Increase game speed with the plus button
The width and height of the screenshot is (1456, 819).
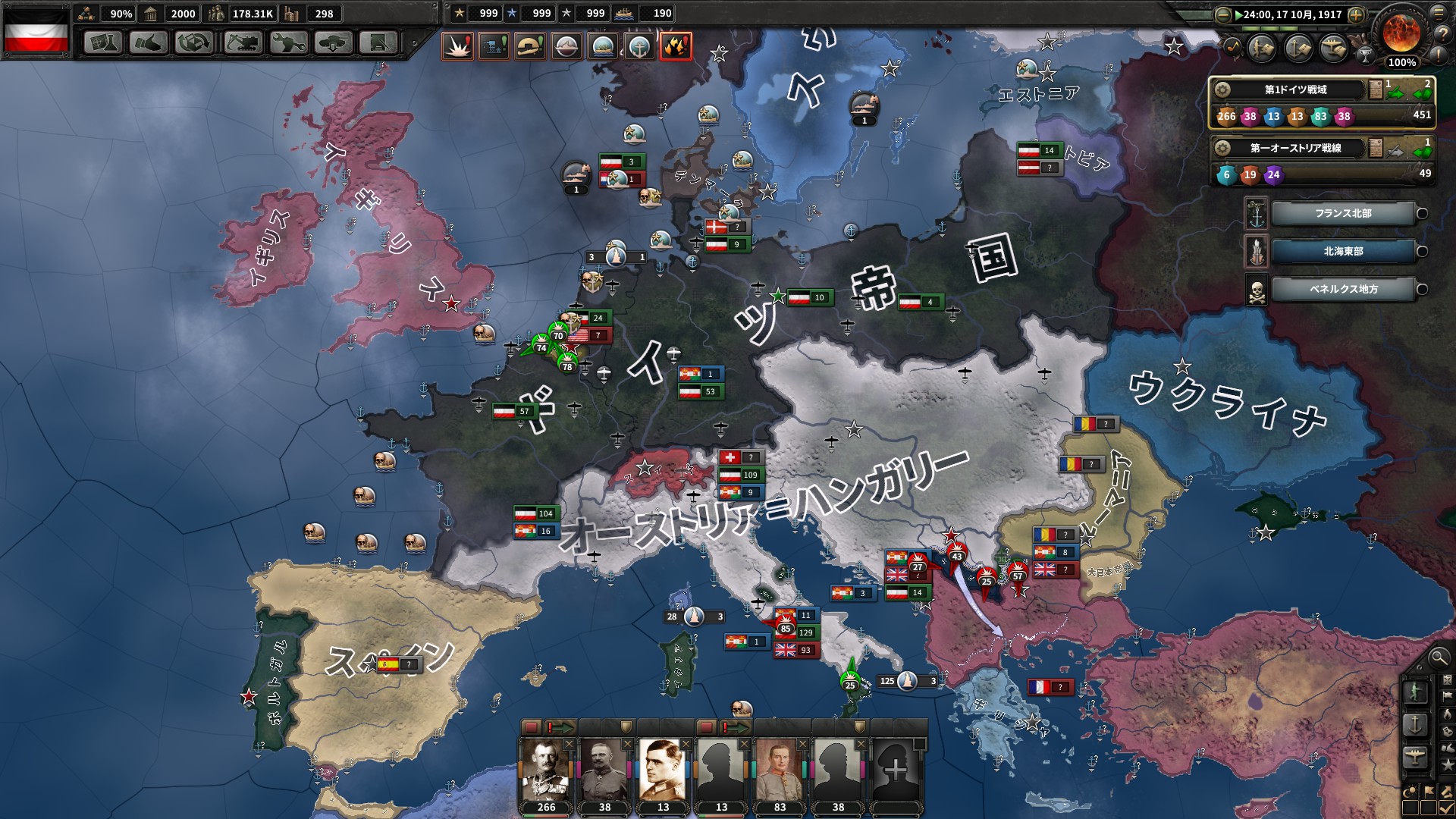click(1355, 14)
